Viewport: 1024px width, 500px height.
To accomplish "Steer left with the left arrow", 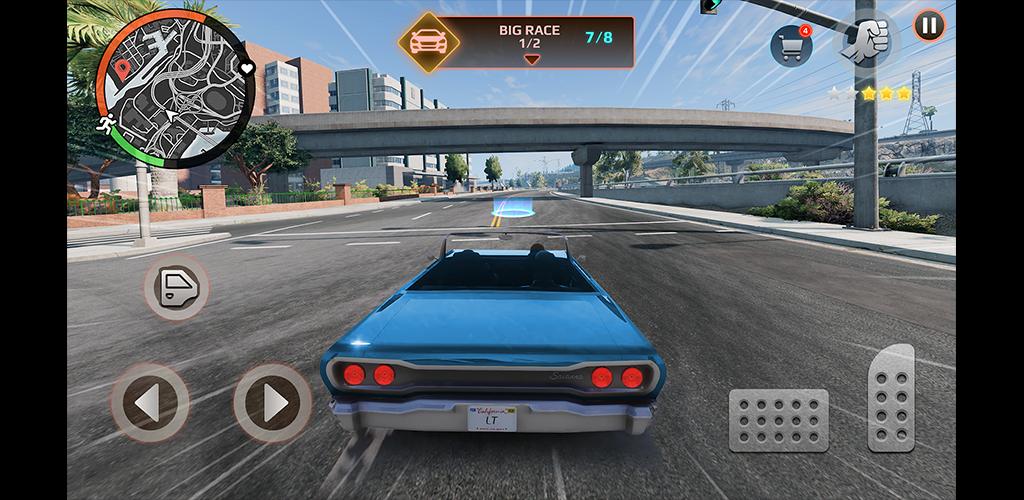I will click(150, 402).
